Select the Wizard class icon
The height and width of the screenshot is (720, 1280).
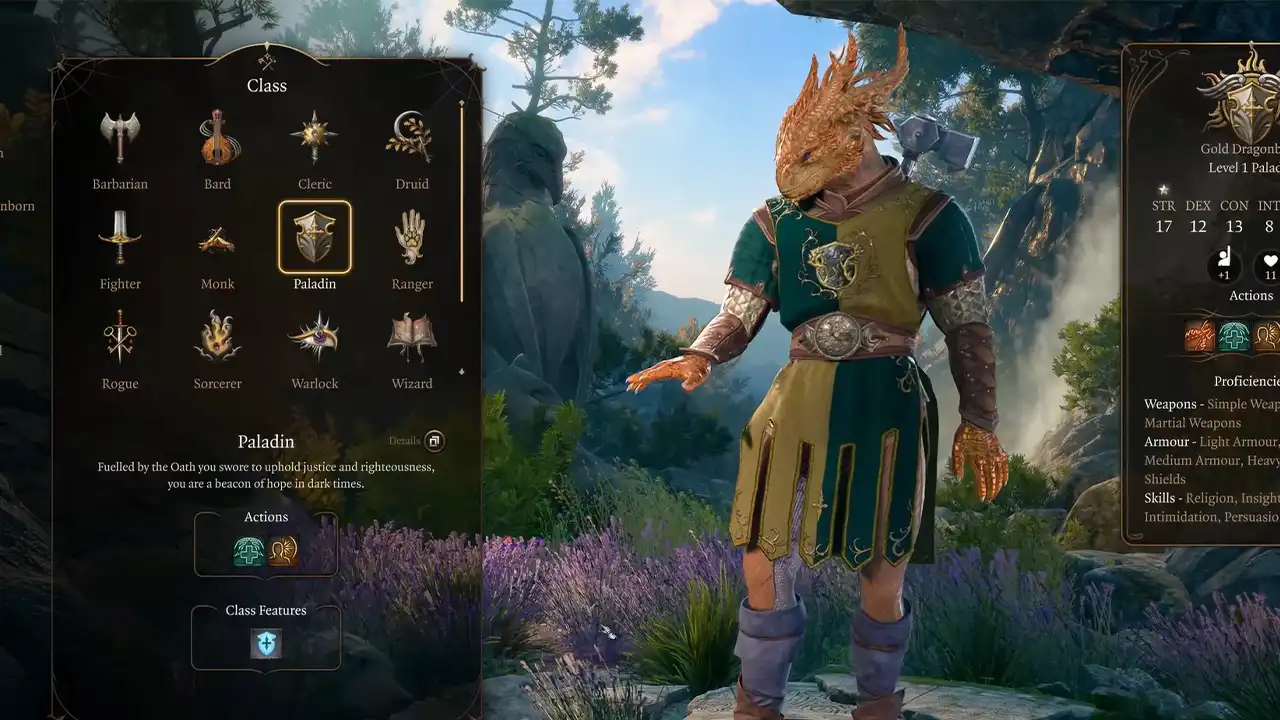tap(411, 337)
